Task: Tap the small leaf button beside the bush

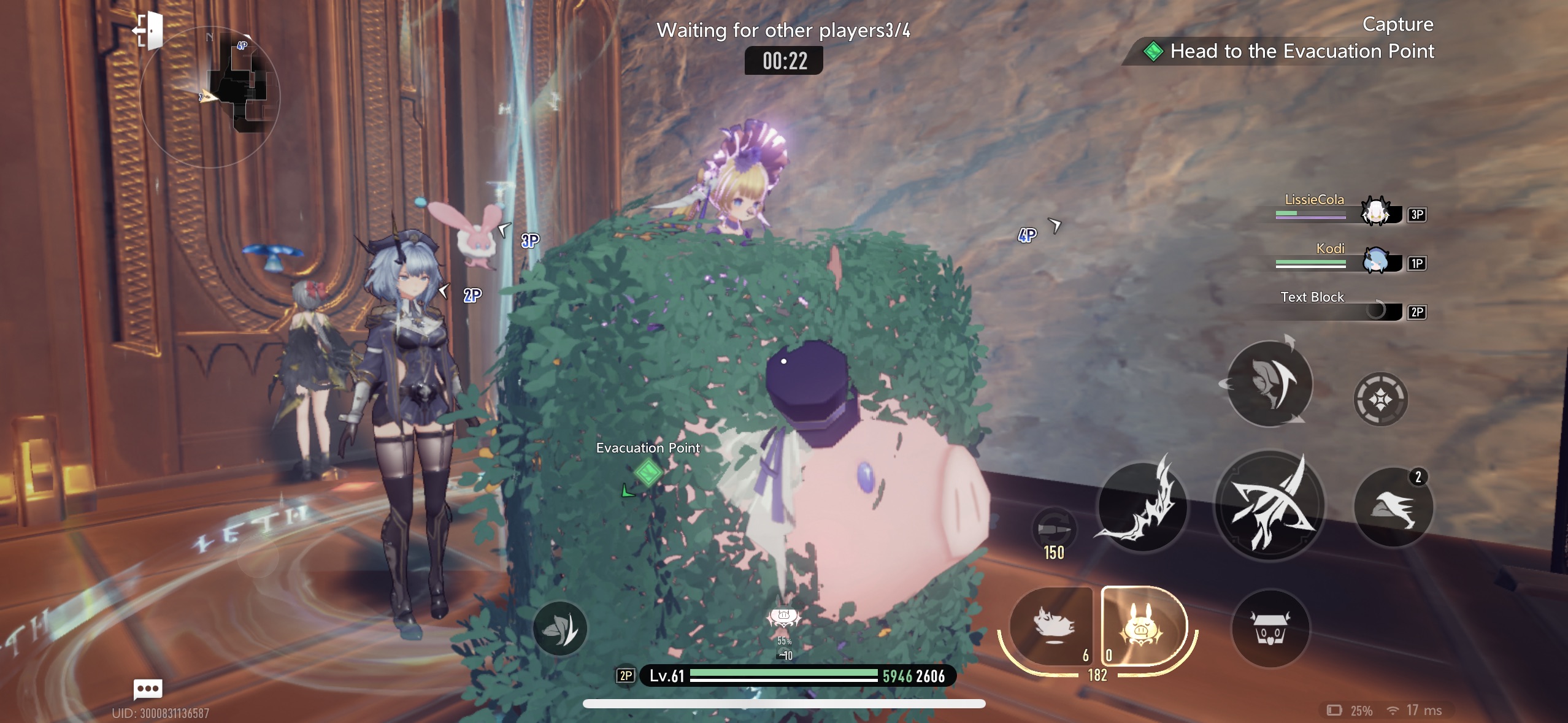Action: point(559,628)
